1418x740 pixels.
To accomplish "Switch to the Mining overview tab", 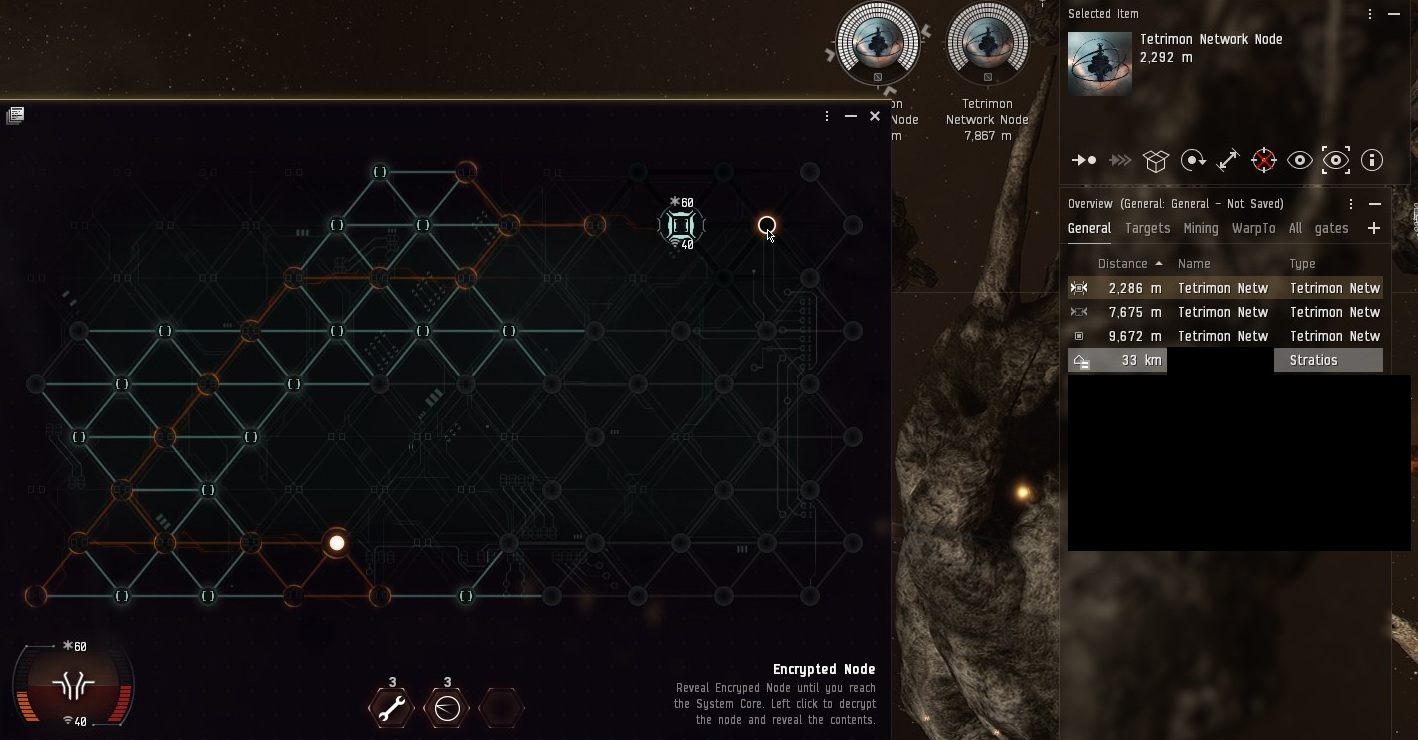I will [1201, 228].
